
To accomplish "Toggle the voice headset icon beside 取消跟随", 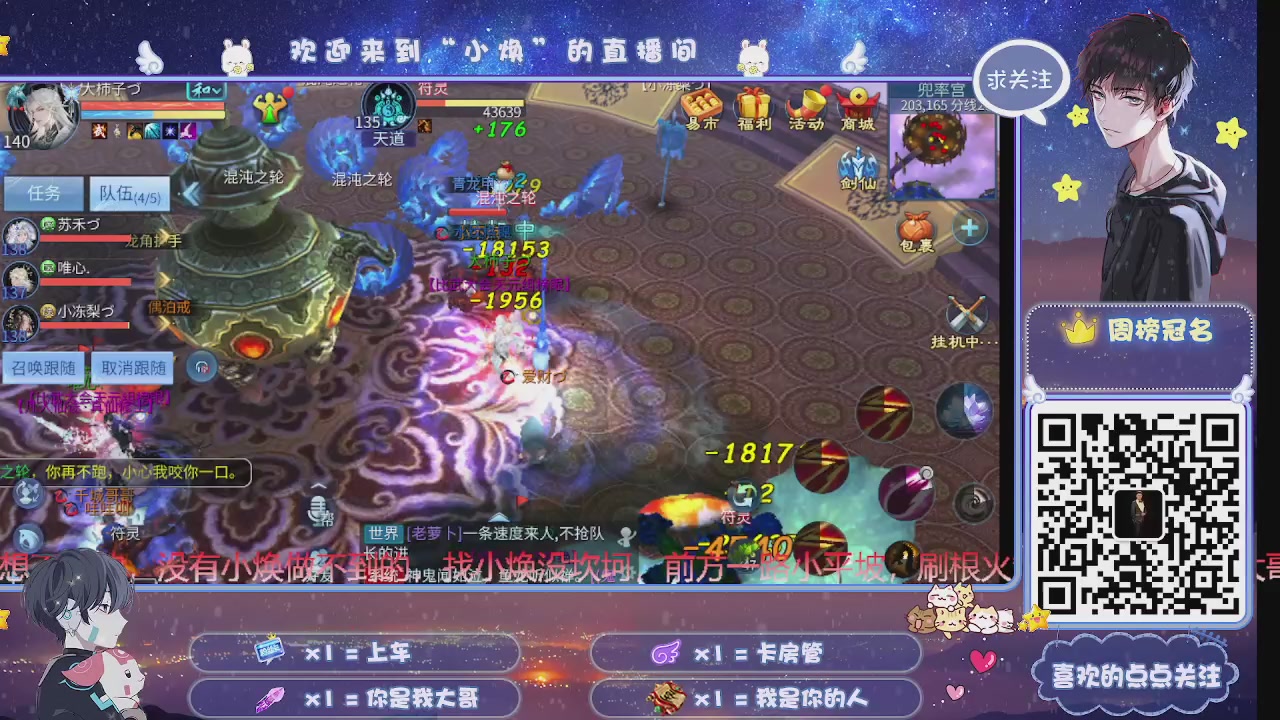I will tap(202, 367).
